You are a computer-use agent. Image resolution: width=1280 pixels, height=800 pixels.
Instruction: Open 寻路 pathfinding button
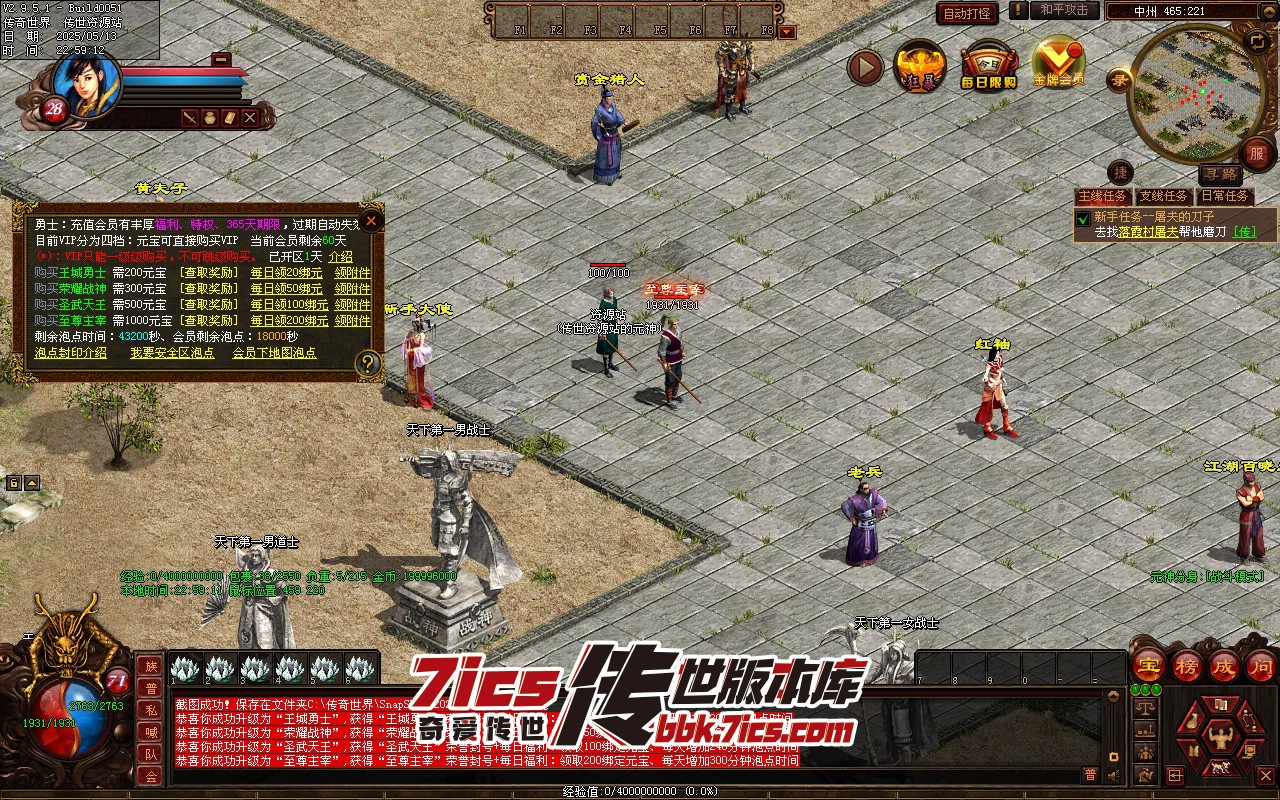tap(1219, 174)
